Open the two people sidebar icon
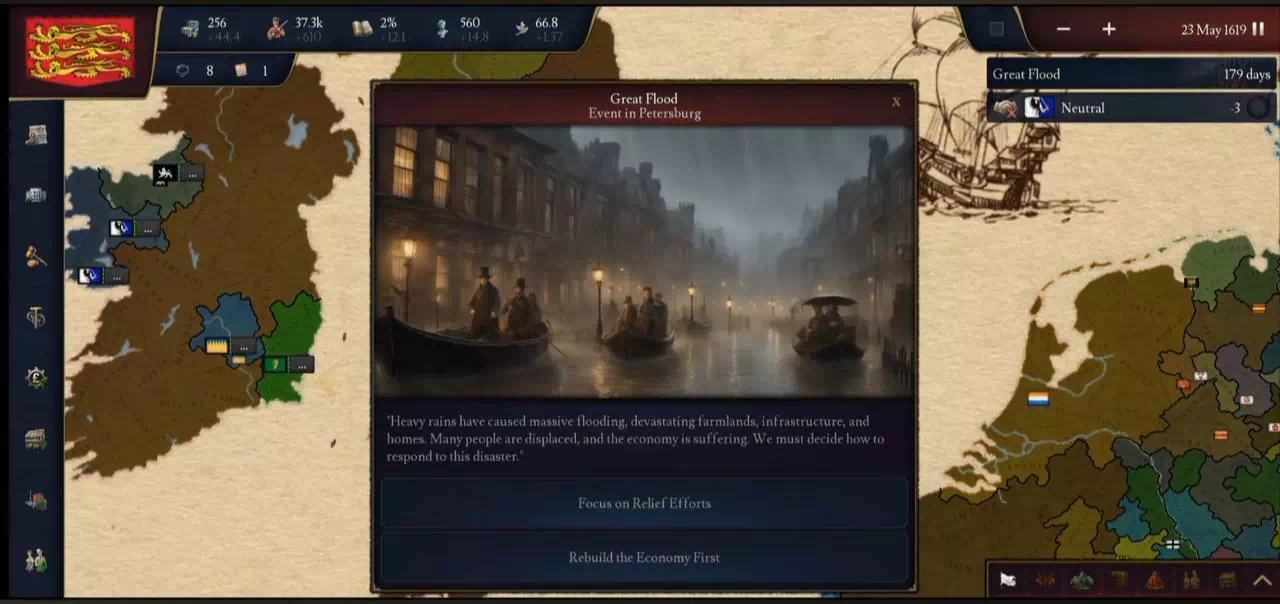The width and height of the screenshot is (1280, 604). pos(36,561)
